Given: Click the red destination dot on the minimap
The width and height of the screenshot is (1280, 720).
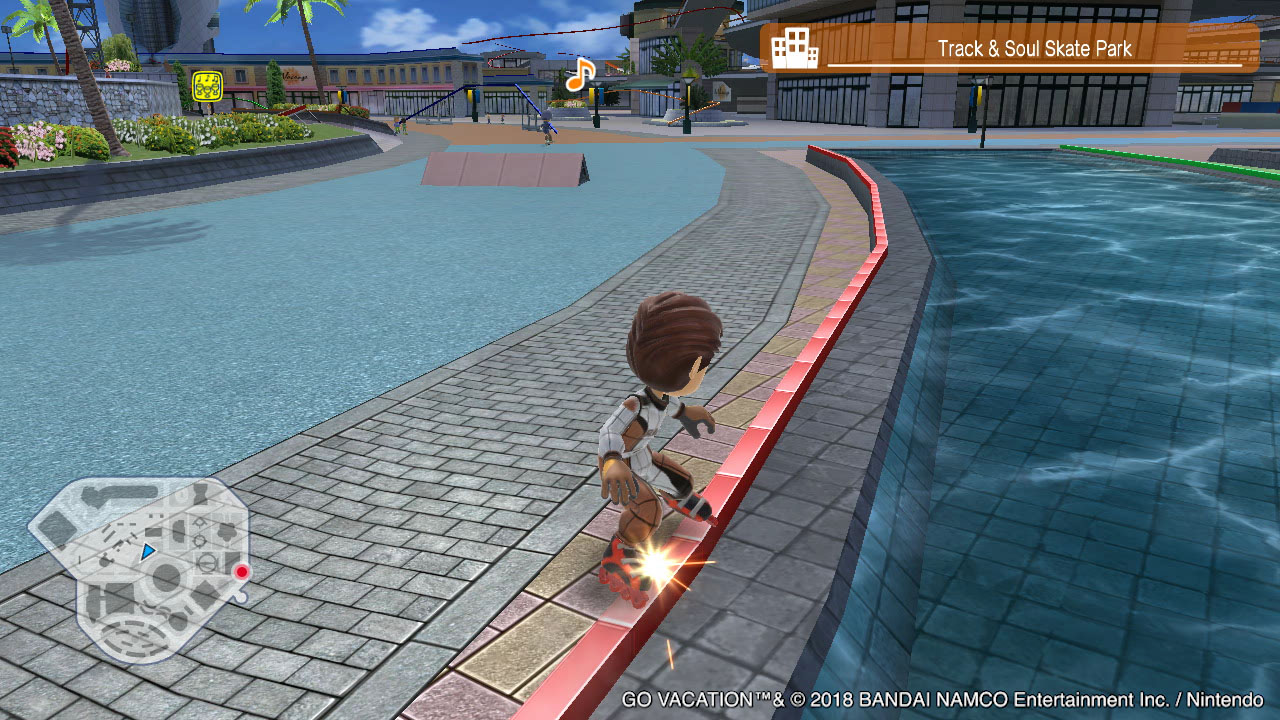Looking at the screenshot, I should coord(241,572).
